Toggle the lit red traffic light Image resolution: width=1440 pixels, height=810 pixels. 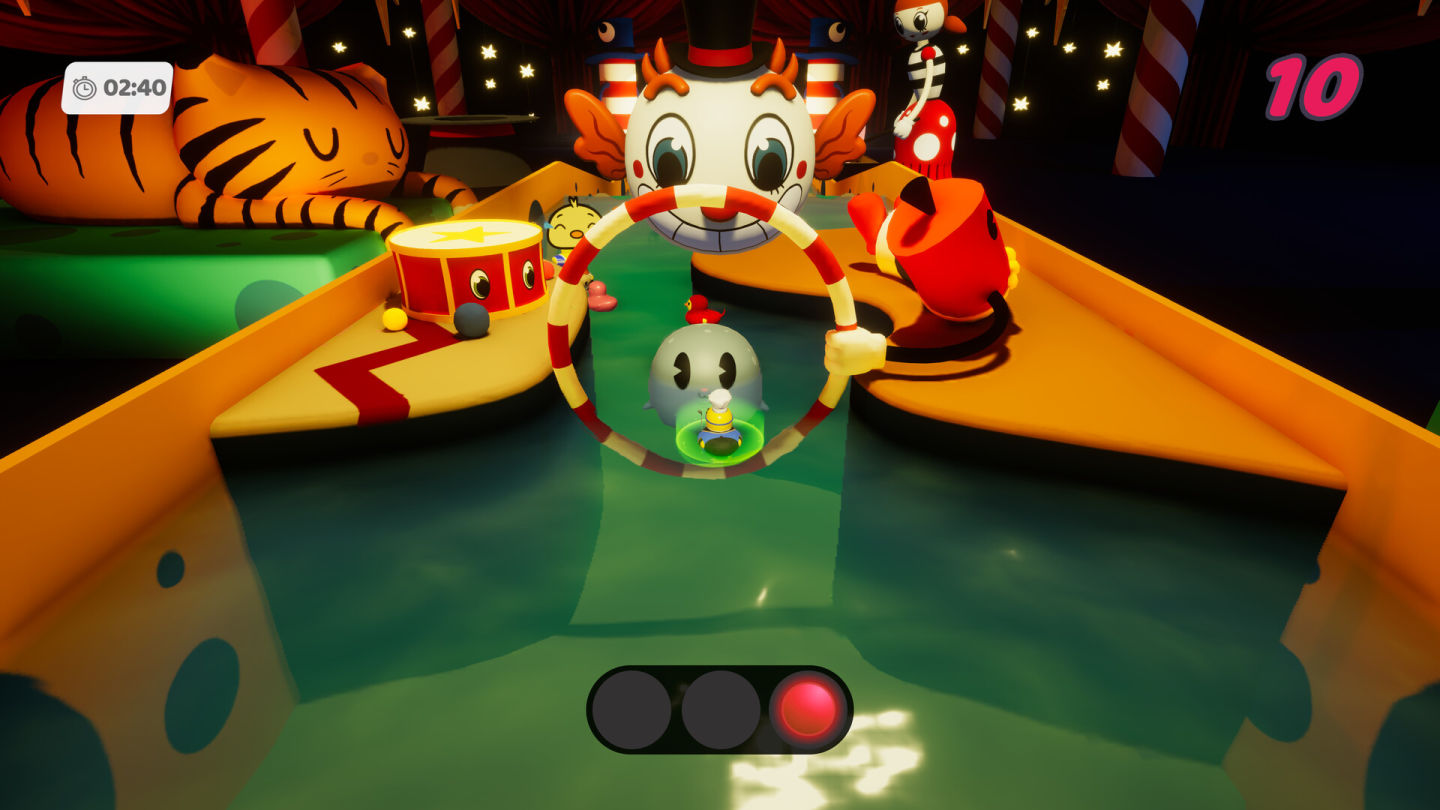pyautogui.click(x=809, y=707)
